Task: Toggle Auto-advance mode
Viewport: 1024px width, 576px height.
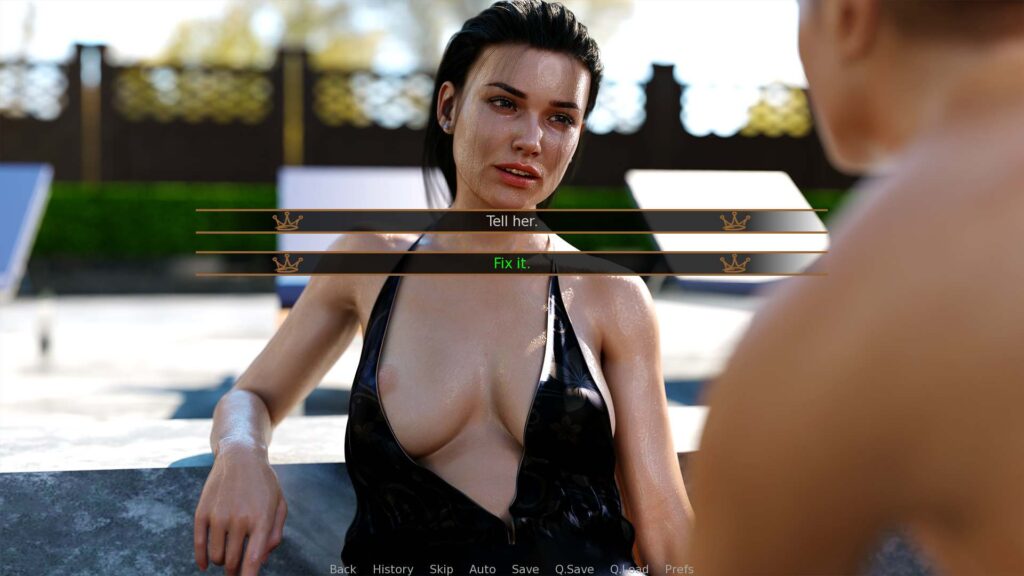Action: pyautogui.click(x=482, y=569)
